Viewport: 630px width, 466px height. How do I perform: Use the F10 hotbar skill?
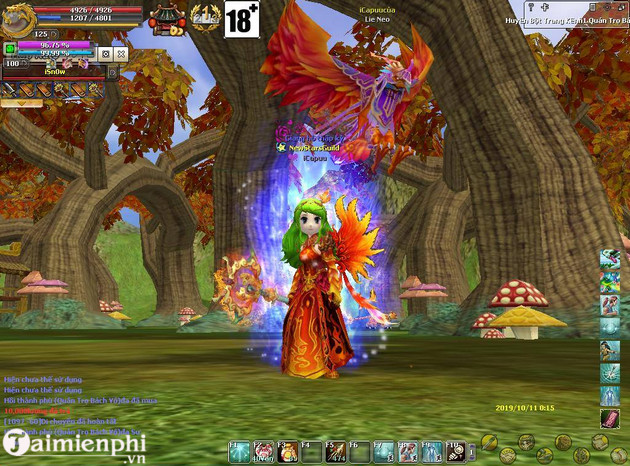click(456, 452)
